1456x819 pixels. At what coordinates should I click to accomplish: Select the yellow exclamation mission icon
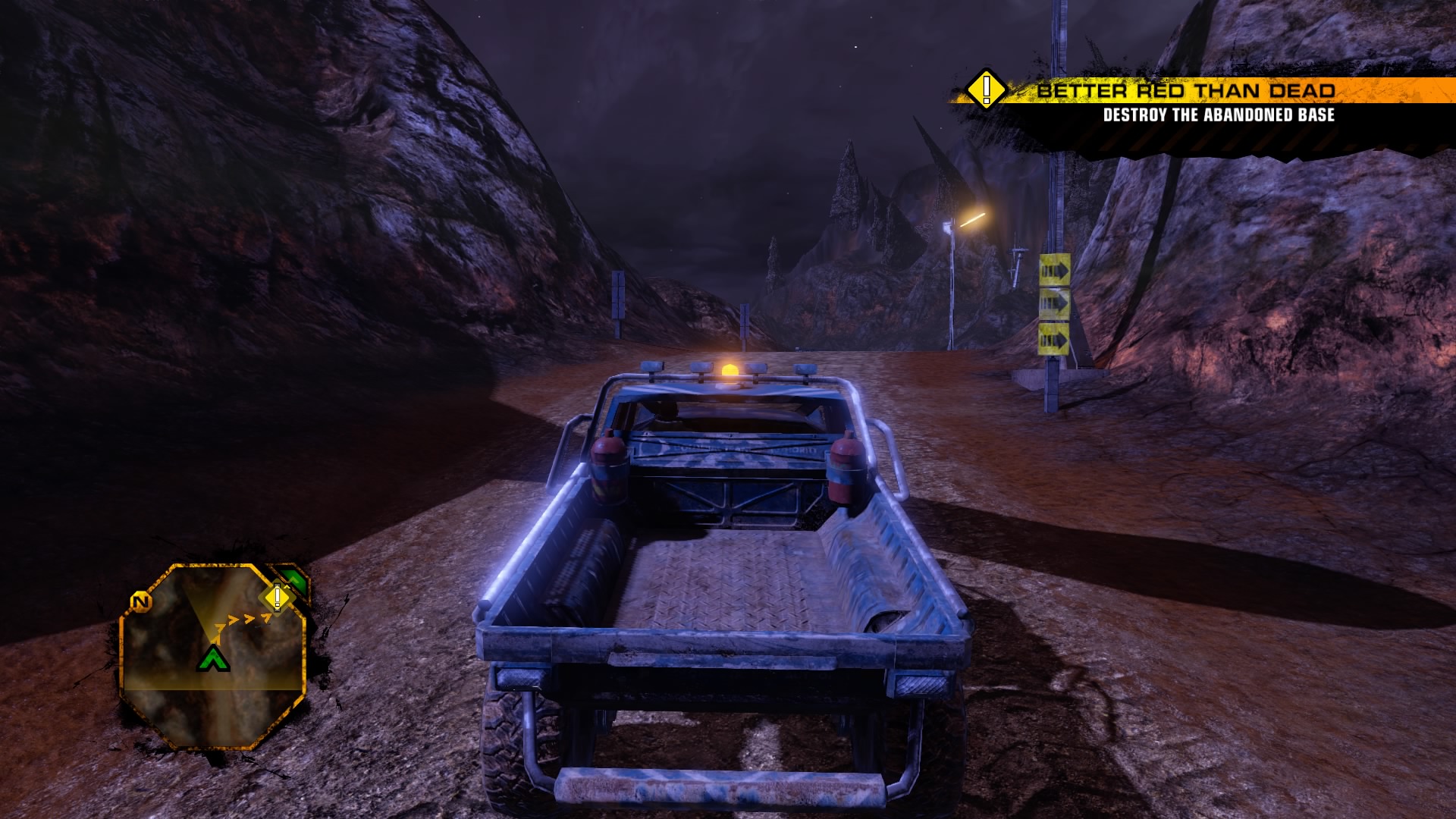click(x=986, y=90)
